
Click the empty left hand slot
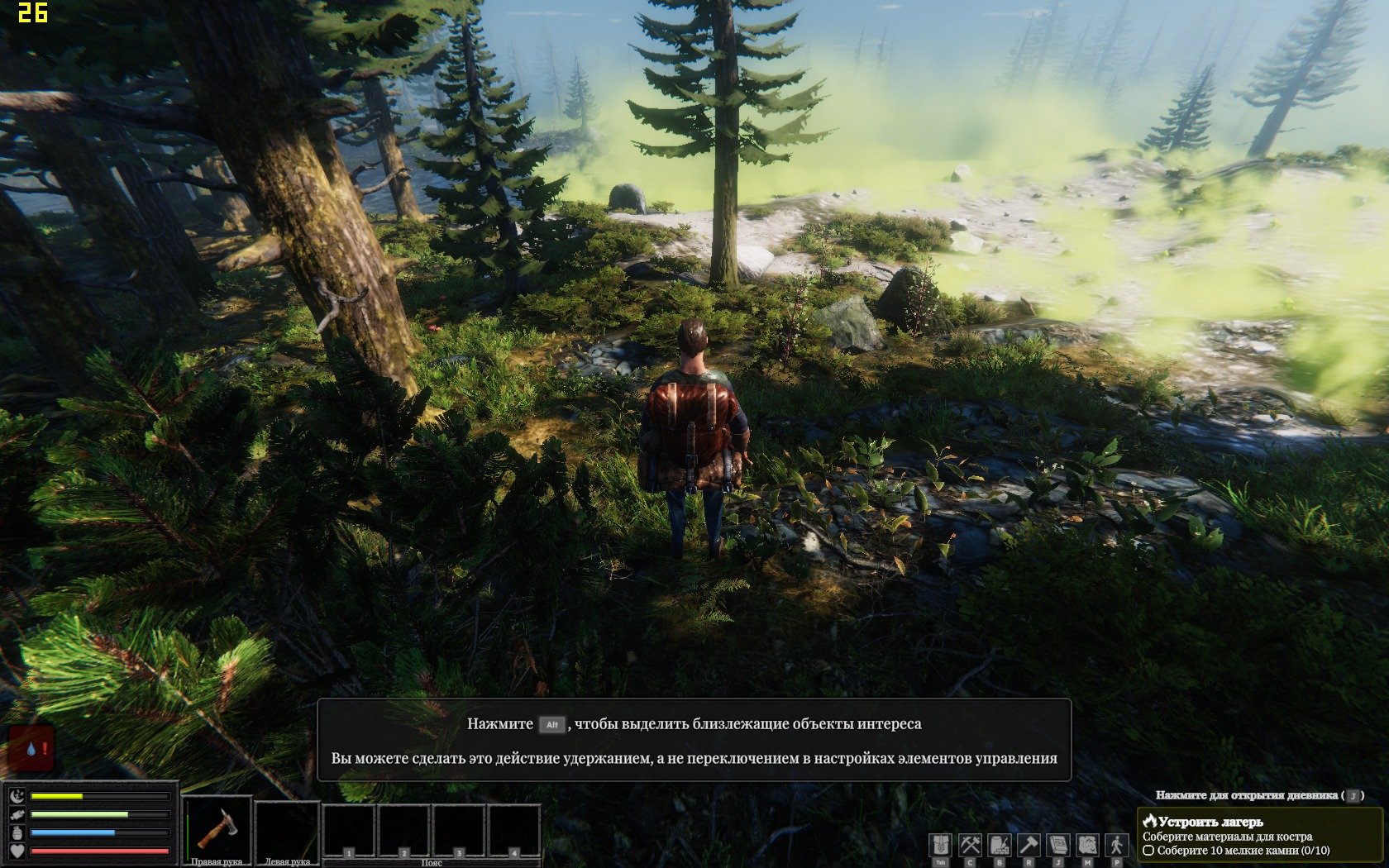287,829
